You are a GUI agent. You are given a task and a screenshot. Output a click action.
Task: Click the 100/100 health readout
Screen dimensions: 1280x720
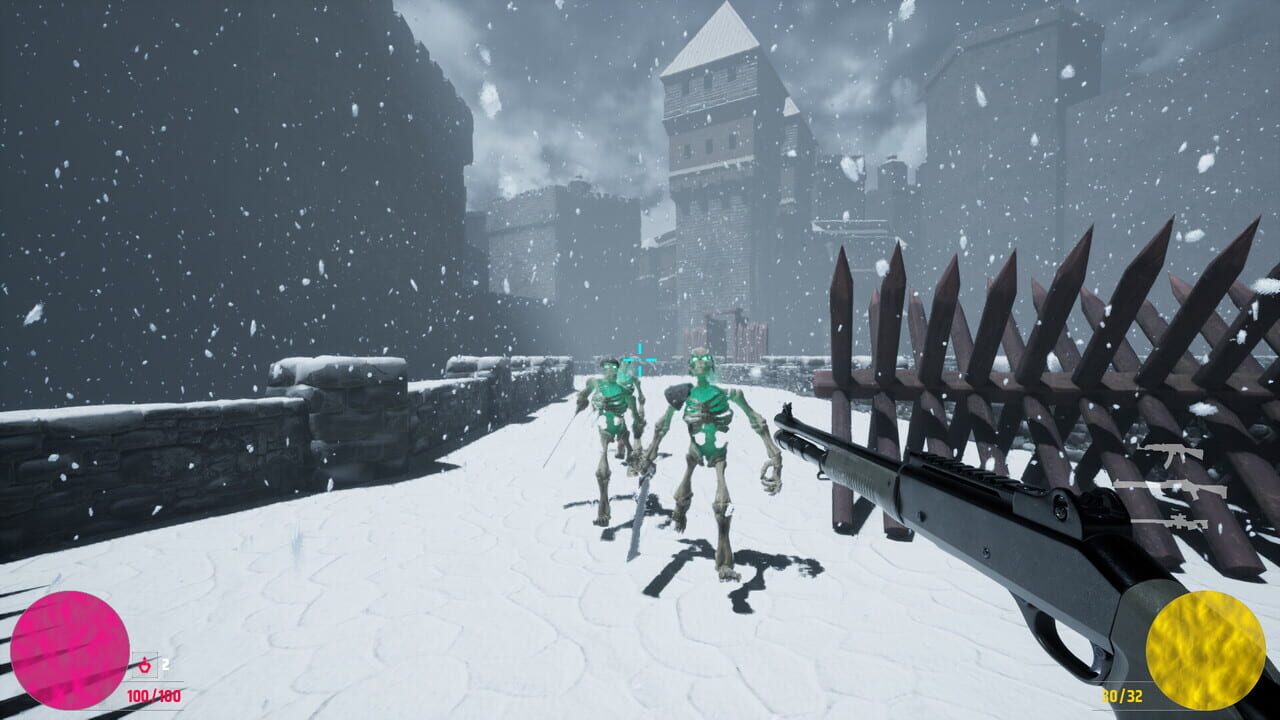(154, 696)
